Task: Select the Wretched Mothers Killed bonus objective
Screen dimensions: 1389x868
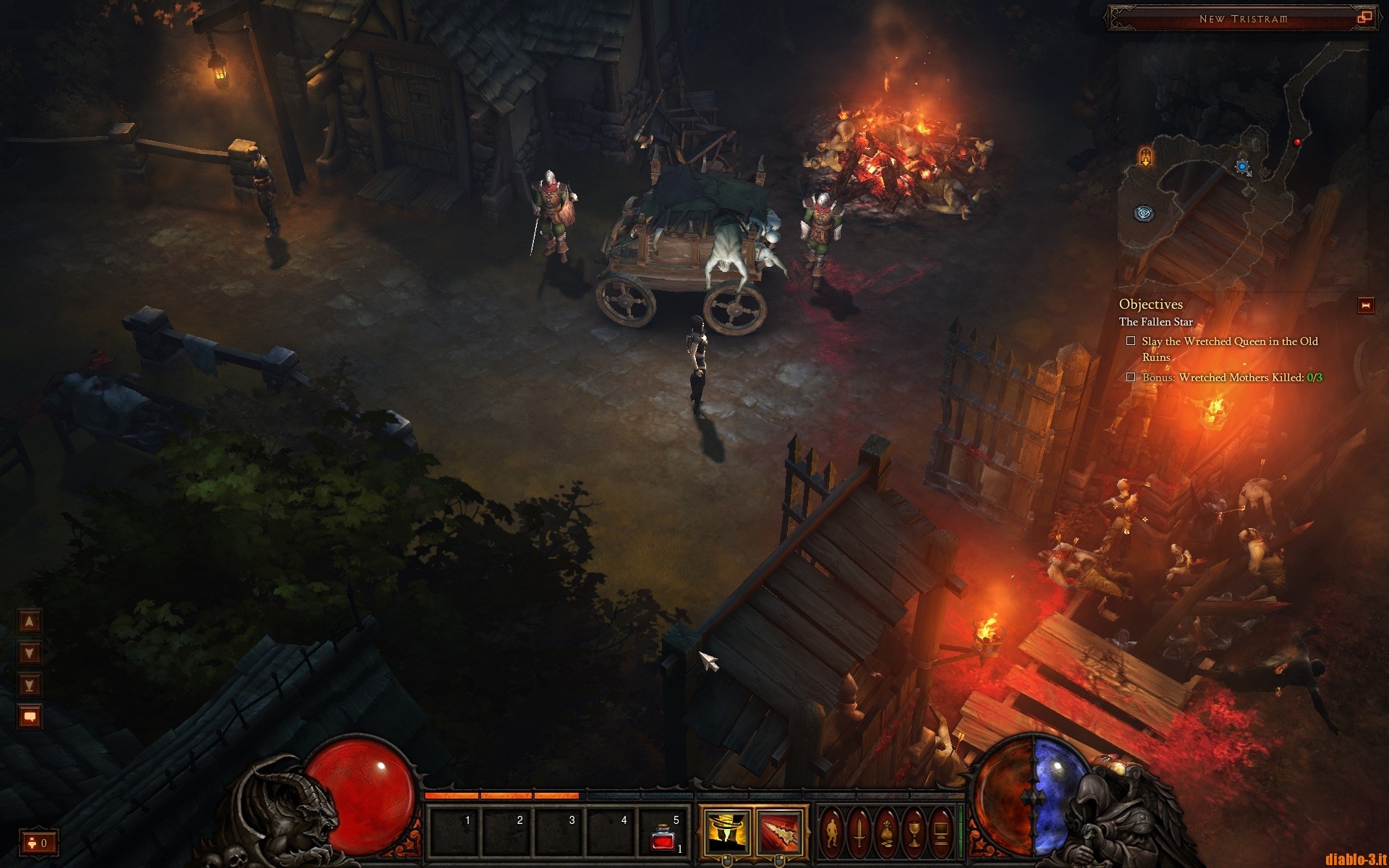Action: pos(1231,378)
